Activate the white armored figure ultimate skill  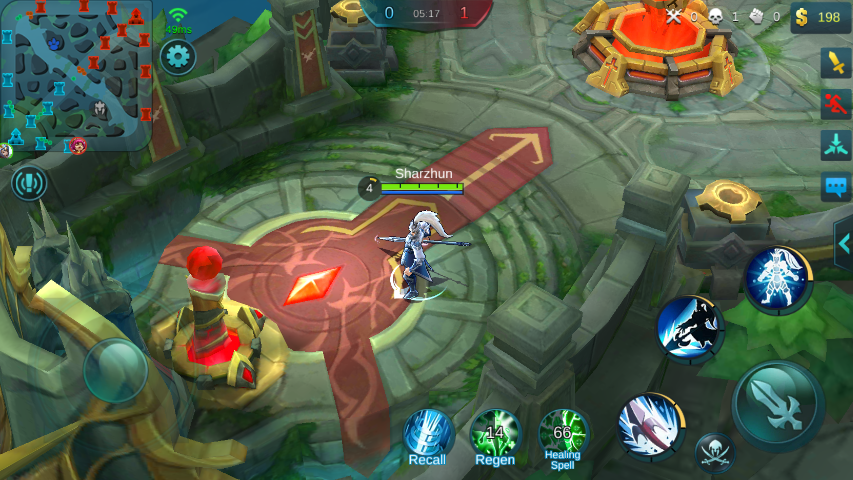point(778,280)
